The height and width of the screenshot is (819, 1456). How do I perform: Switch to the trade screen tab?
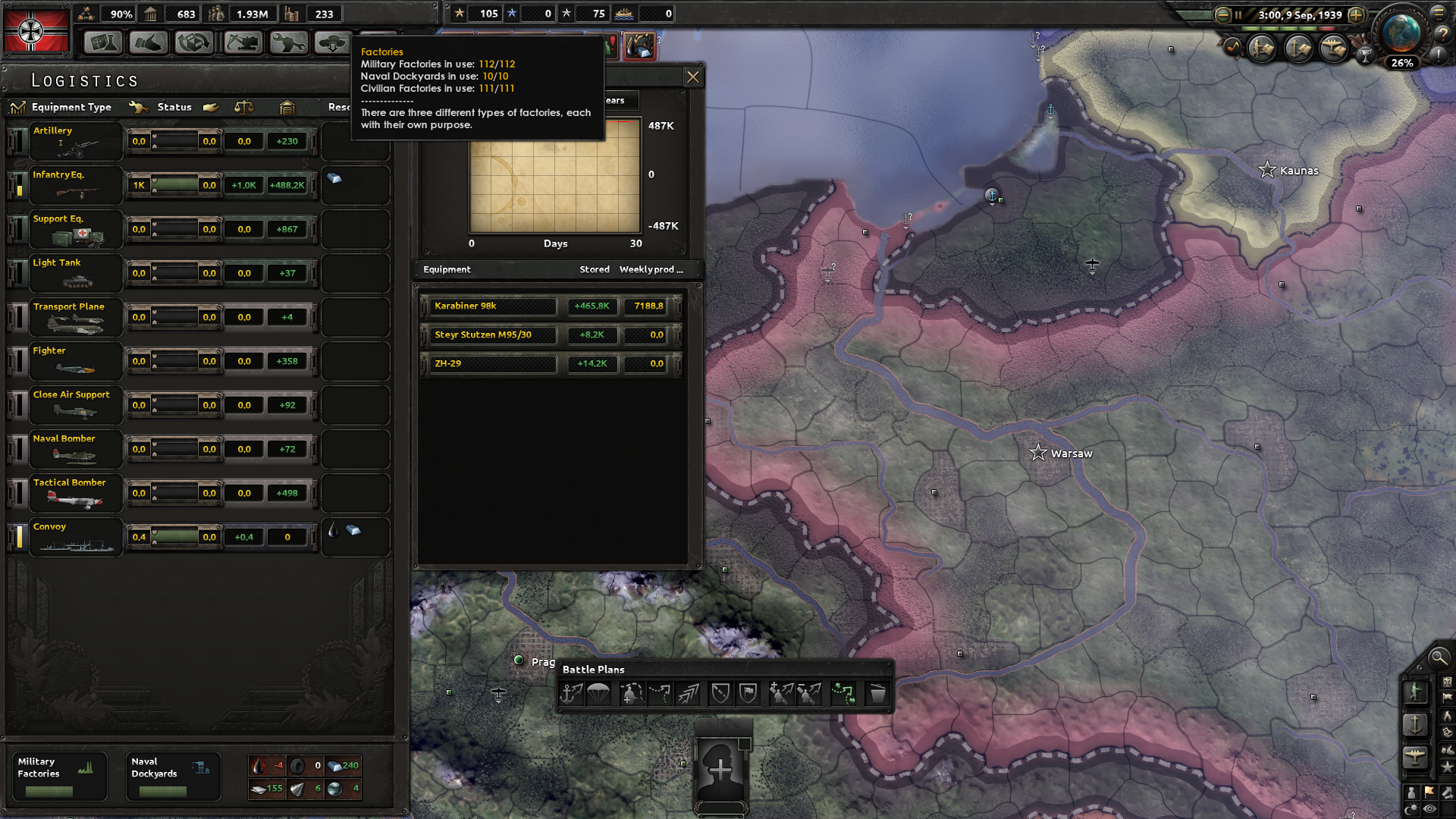(194, 43)
